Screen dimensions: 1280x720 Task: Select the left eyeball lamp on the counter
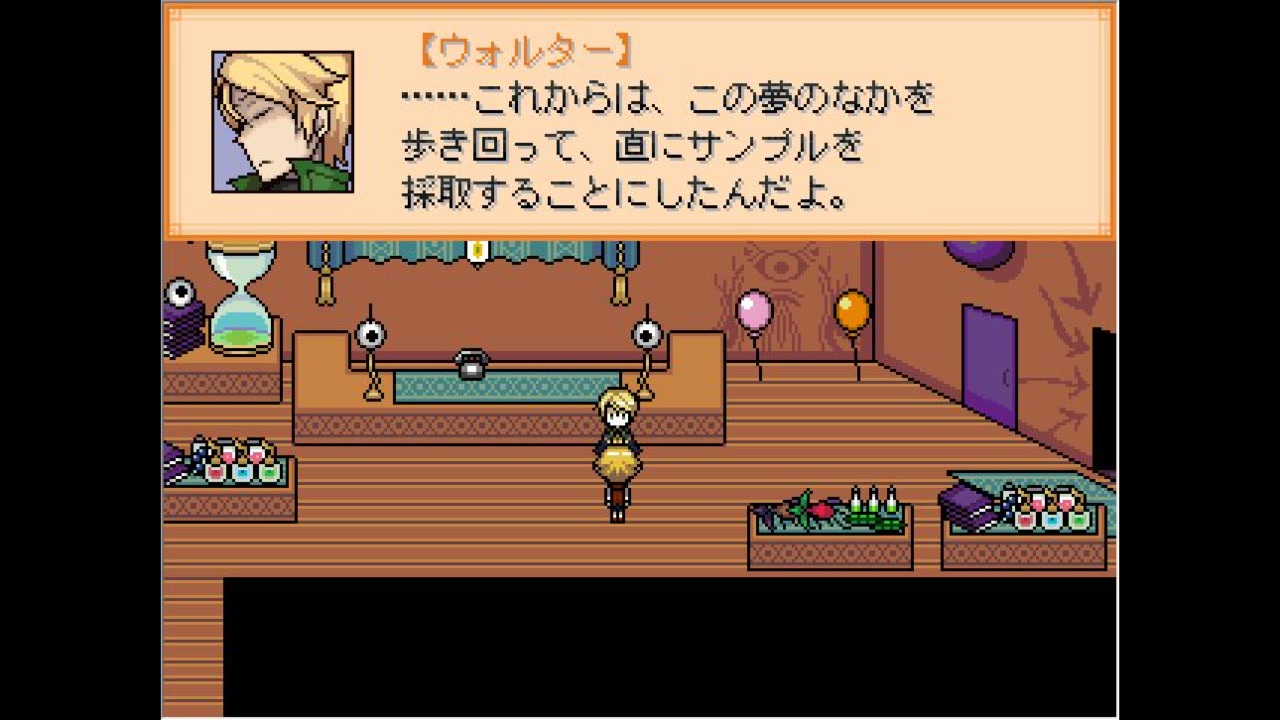pos(372,335)
